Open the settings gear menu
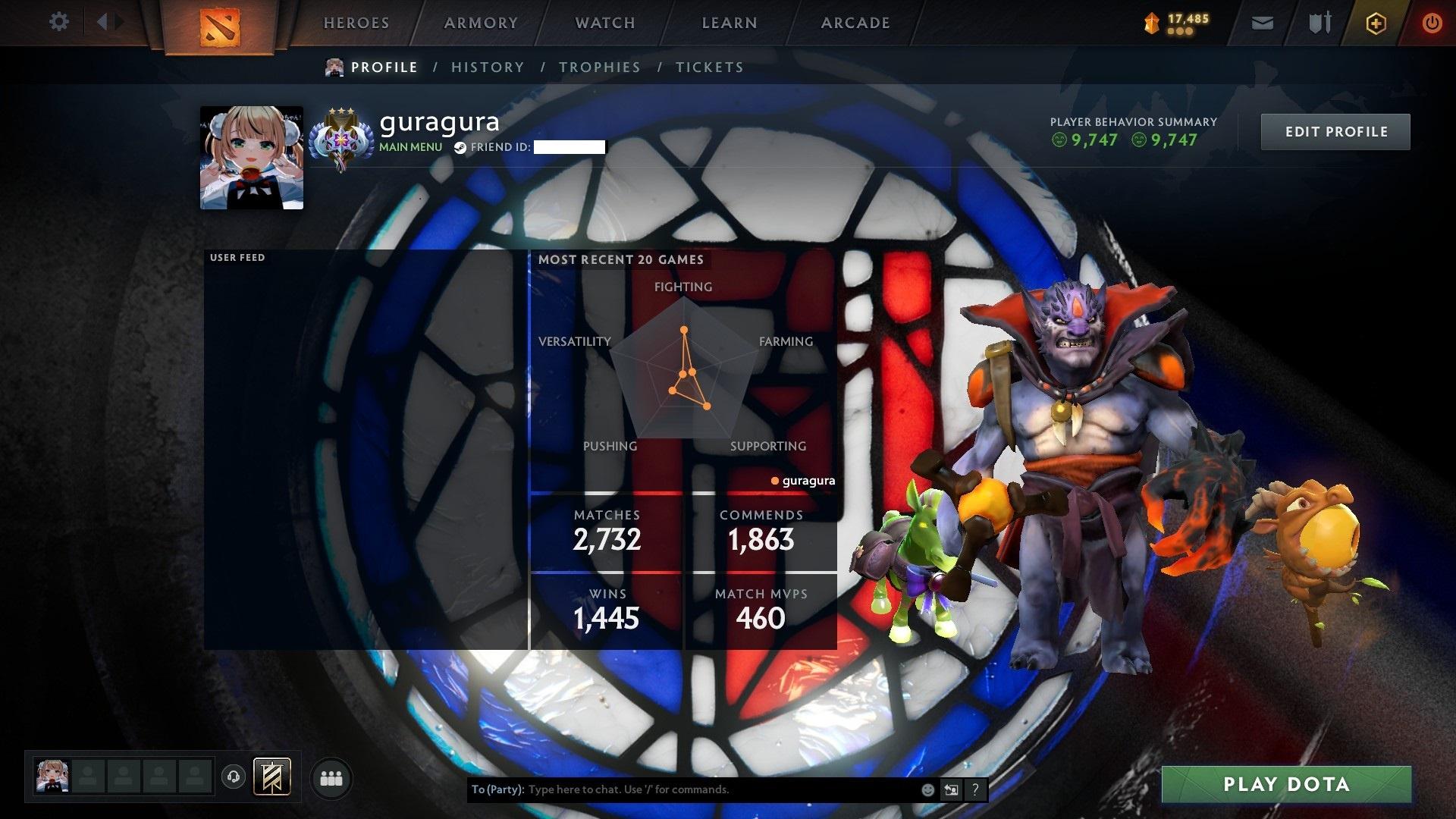 tap(58, 22)
